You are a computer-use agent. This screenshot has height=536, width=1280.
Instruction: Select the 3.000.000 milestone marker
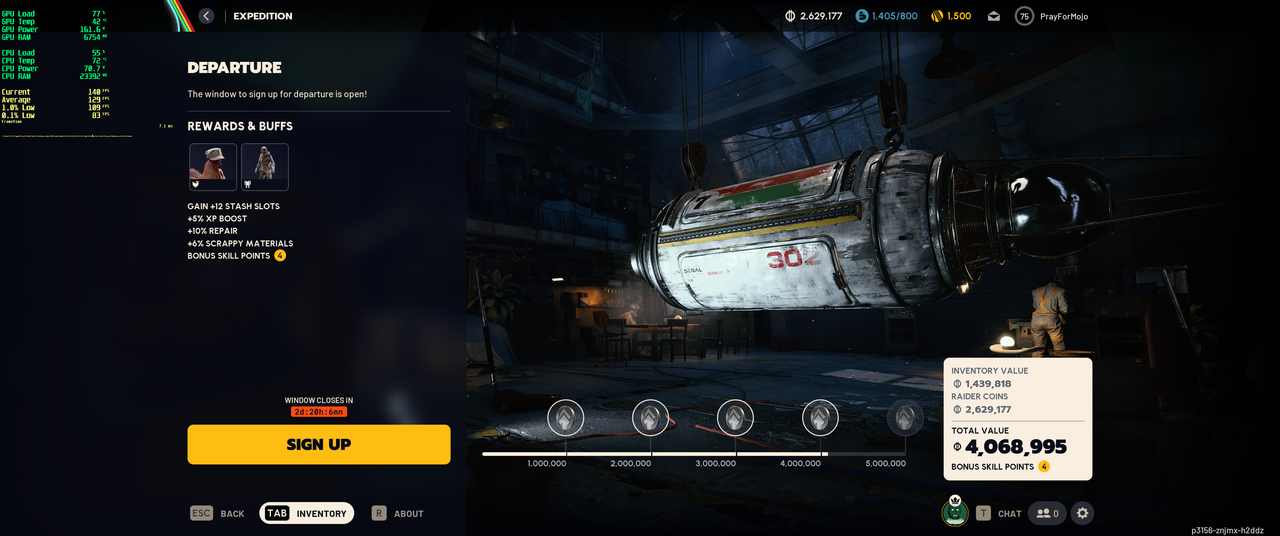point(735,418)
